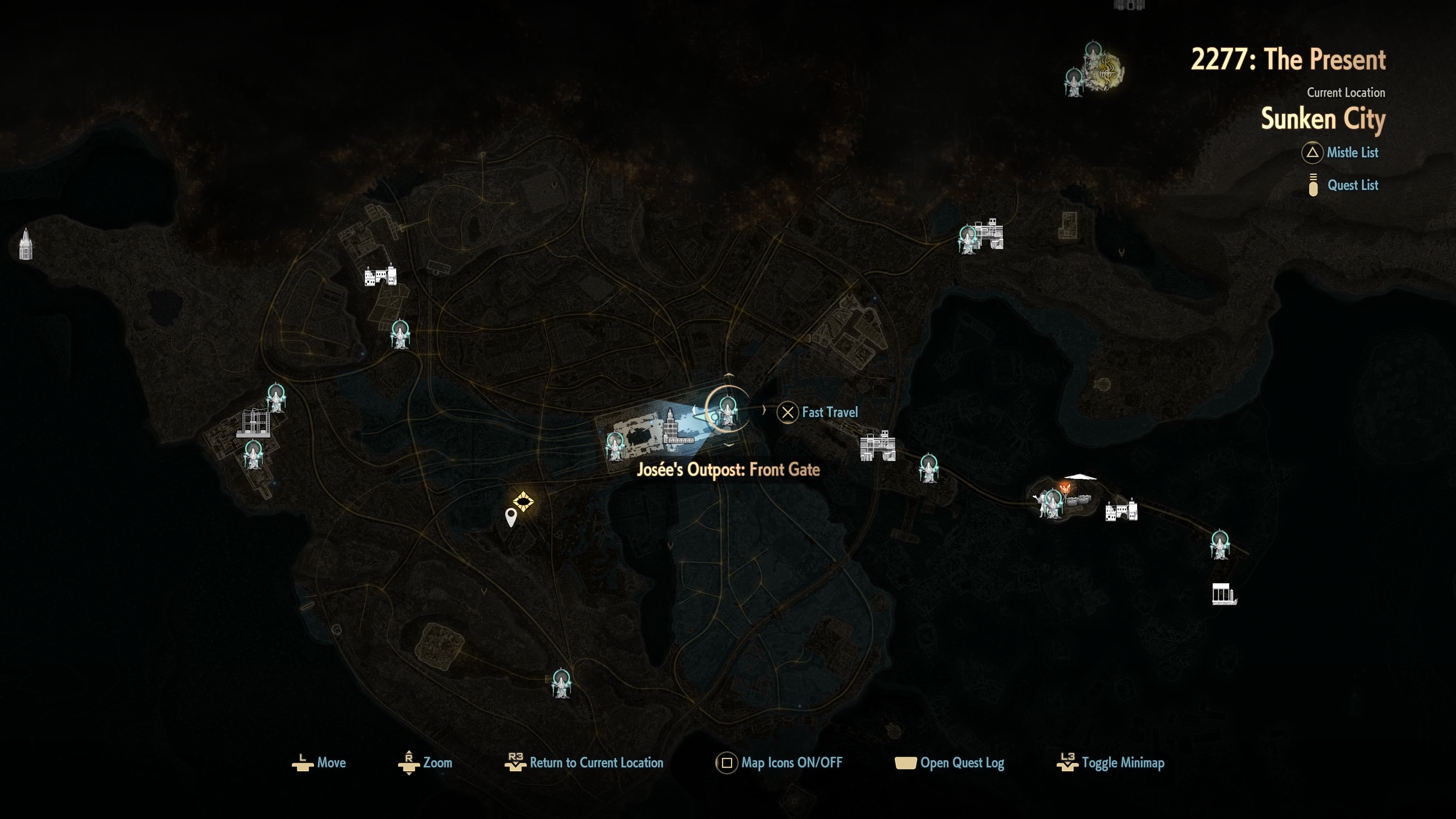The height and width of the screenshot is (819, 1456).
Task: Select the lone white tower landmark icon
Action: pos(25,244)
